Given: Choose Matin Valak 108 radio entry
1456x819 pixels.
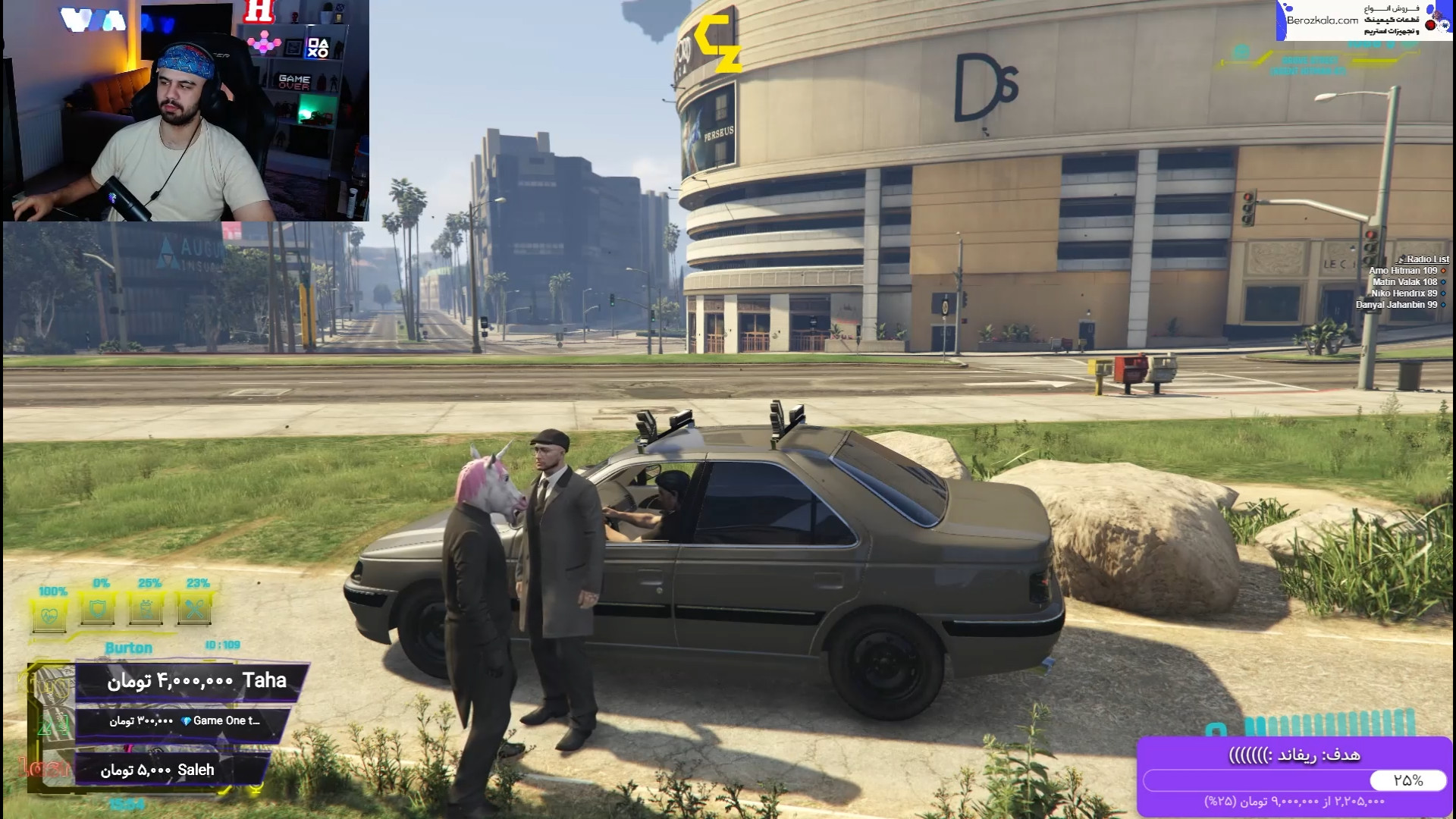Looking at the screenshot, I should 1404,282.
